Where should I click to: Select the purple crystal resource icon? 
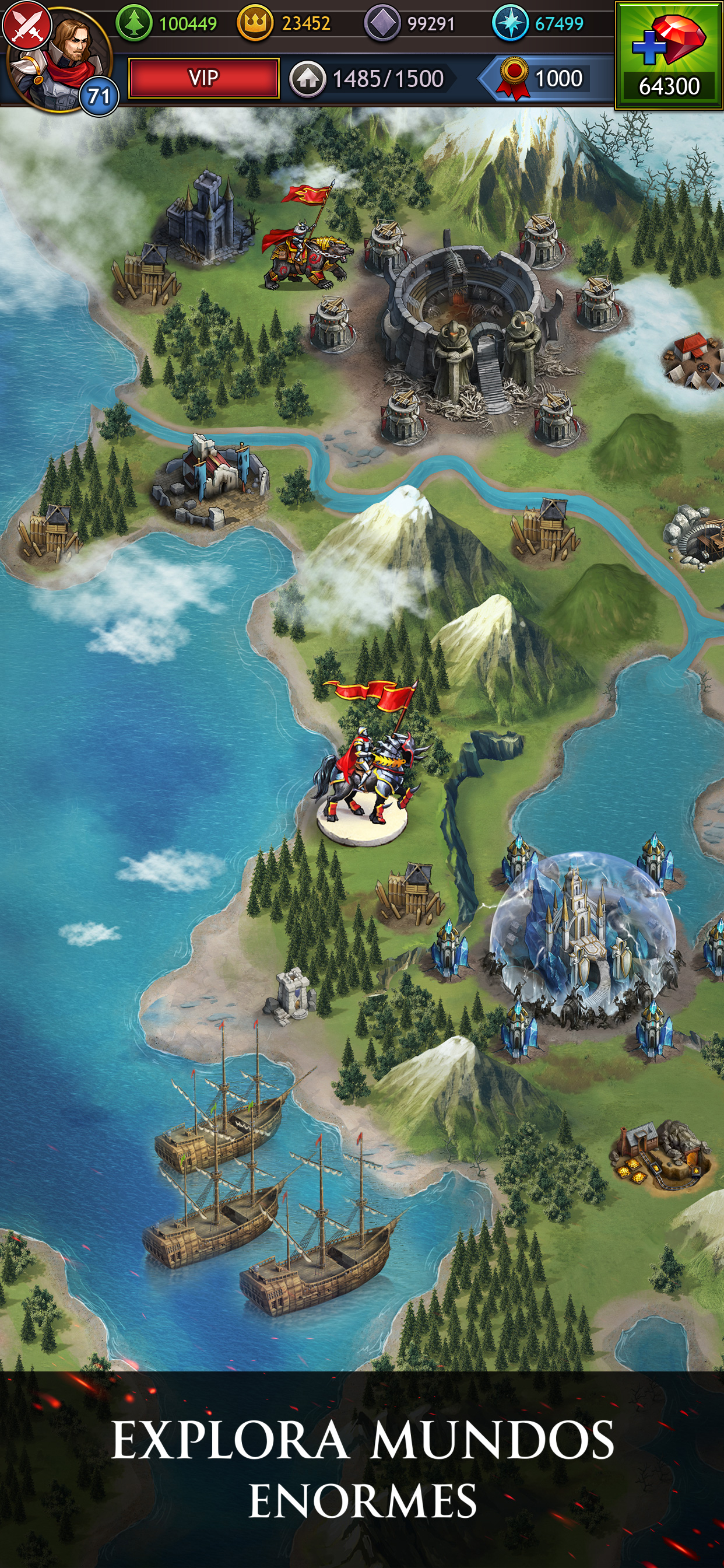[x=381, y=24]
